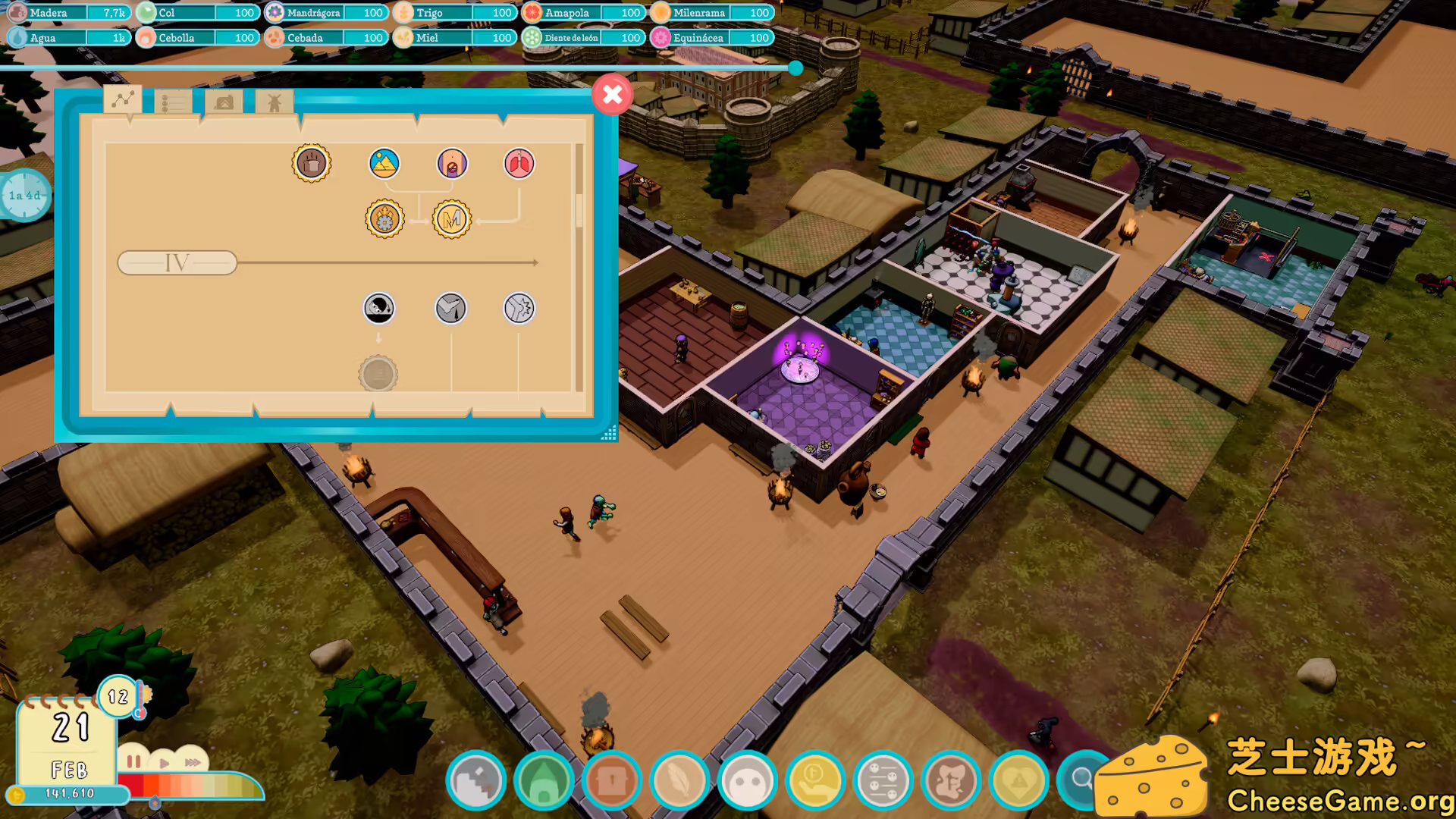Select the lungs research node
Image resolution: width=1456 pixels, height=819 pixels.
click(x=519, y=164)
